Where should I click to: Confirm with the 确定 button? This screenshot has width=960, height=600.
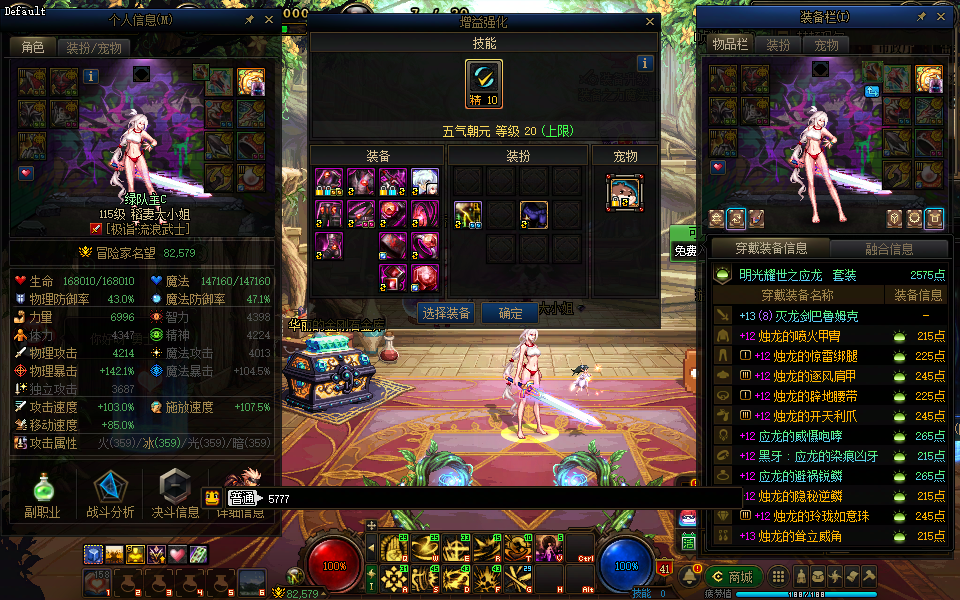[510, 313]
